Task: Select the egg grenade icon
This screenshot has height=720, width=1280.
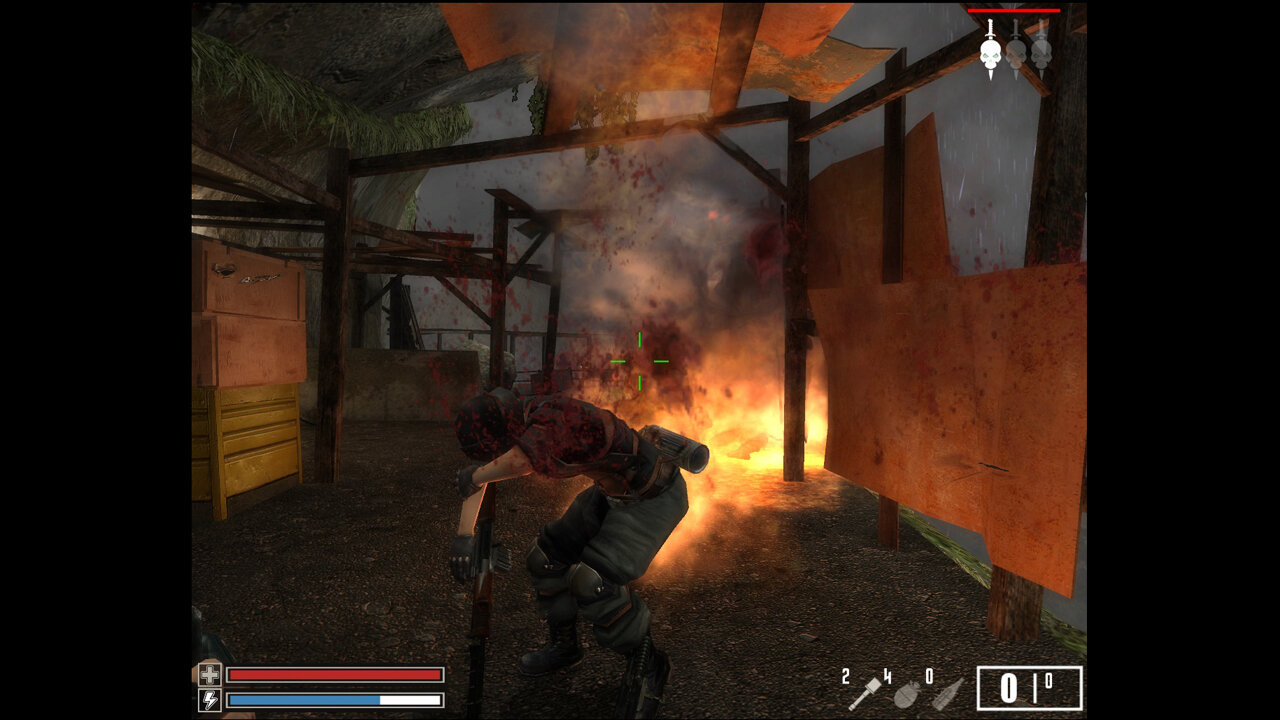Action: [907, 693]
